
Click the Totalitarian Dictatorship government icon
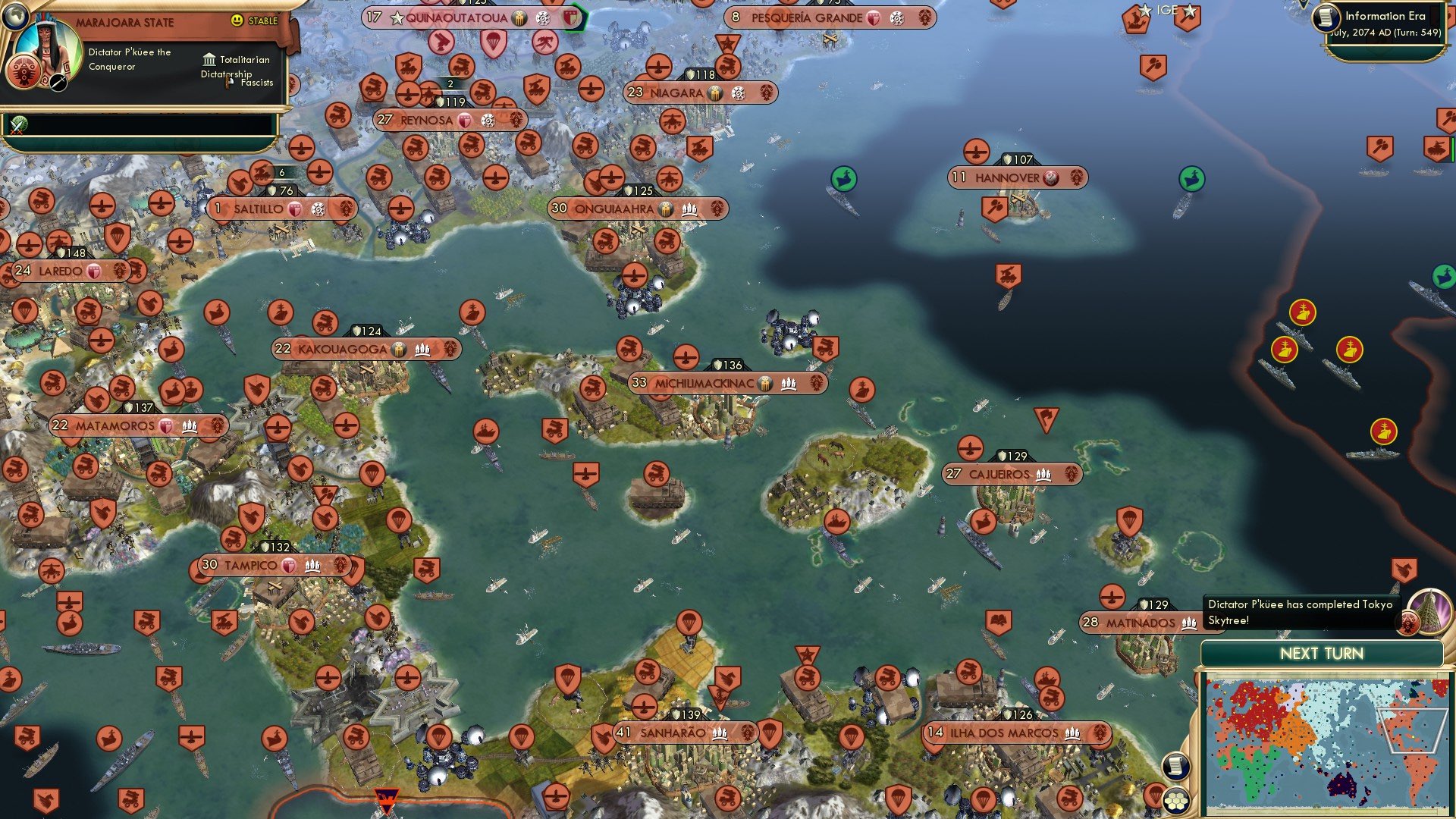(x=209, y=59)
